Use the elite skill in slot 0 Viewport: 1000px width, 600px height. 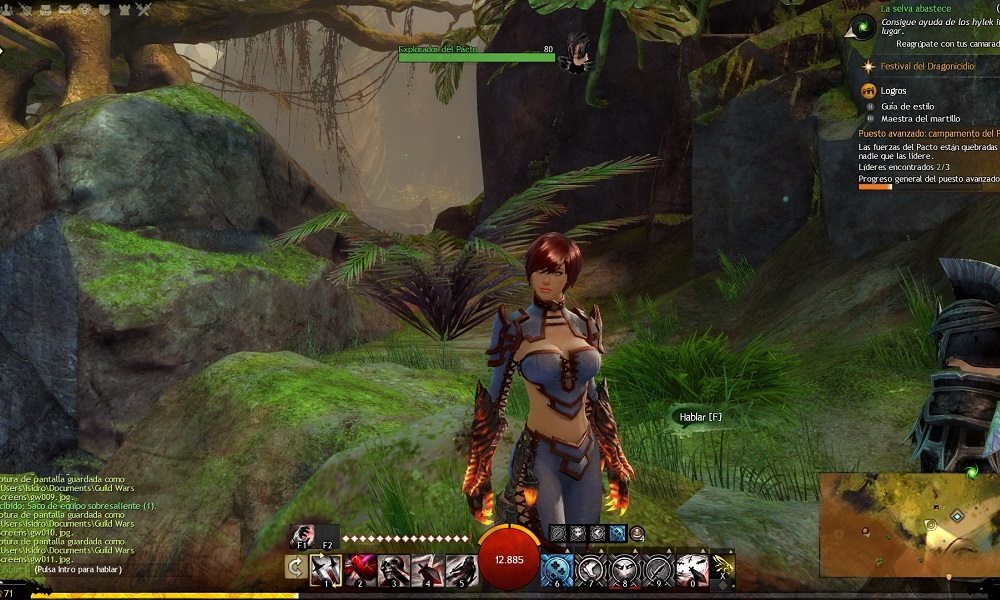[x=692, y=569]
